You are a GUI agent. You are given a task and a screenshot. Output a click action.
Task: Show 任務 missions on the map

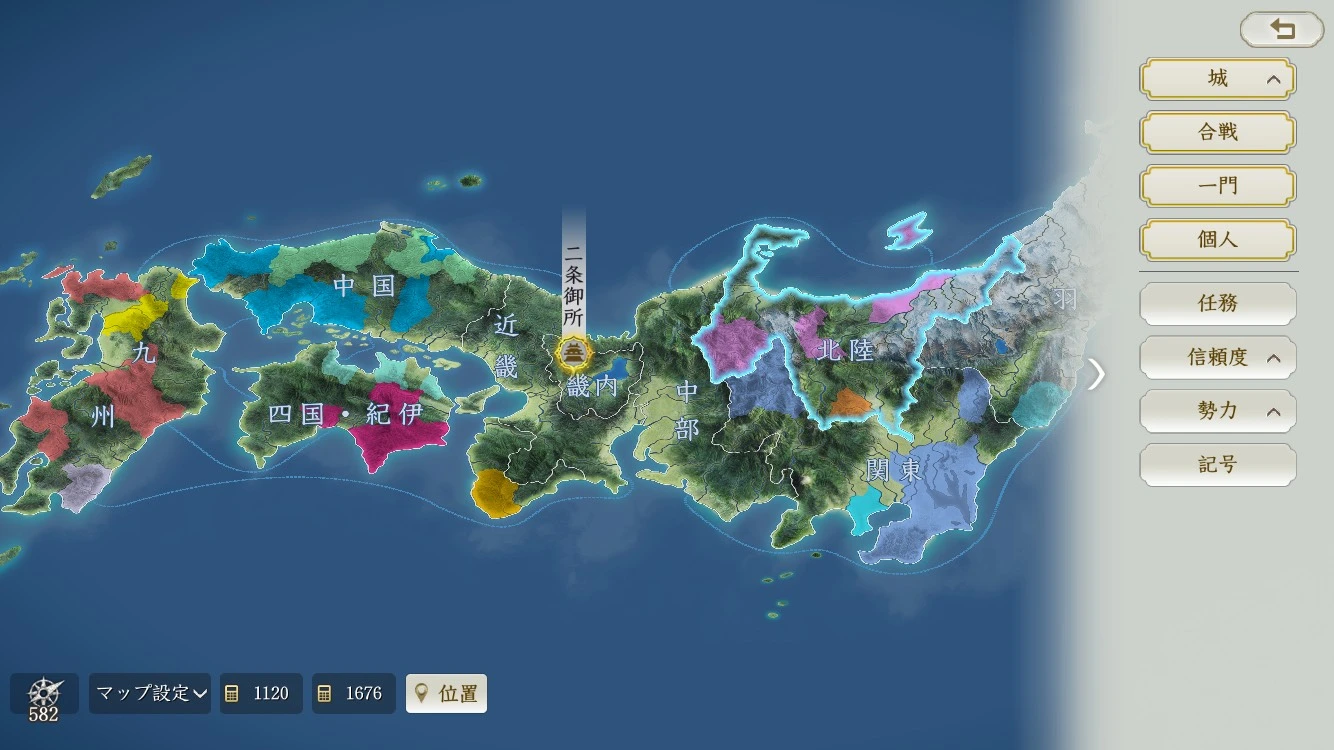point(1217,303)
